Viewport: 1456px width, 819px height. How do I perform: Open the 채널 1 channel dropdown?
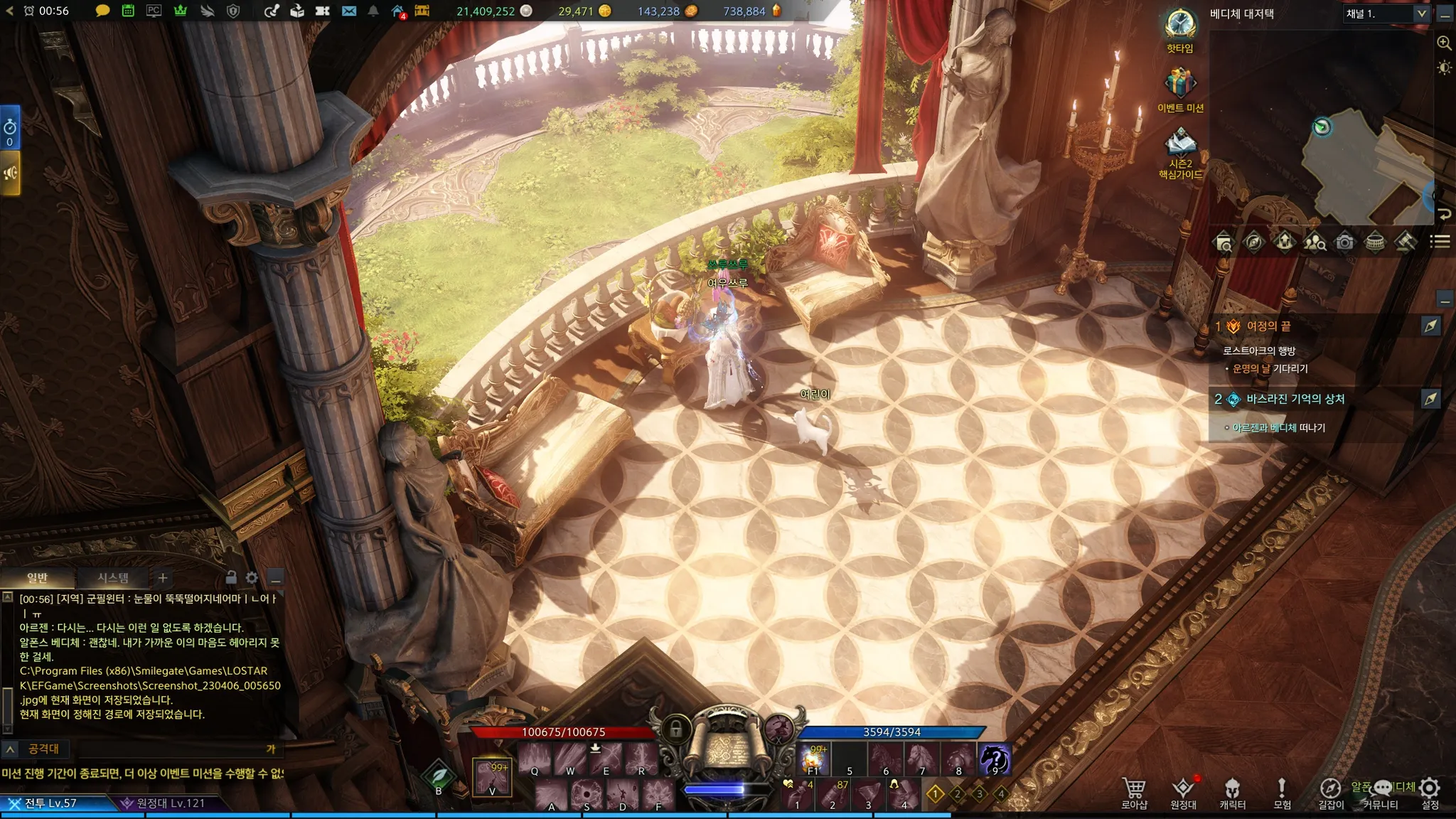(1386, 14)
